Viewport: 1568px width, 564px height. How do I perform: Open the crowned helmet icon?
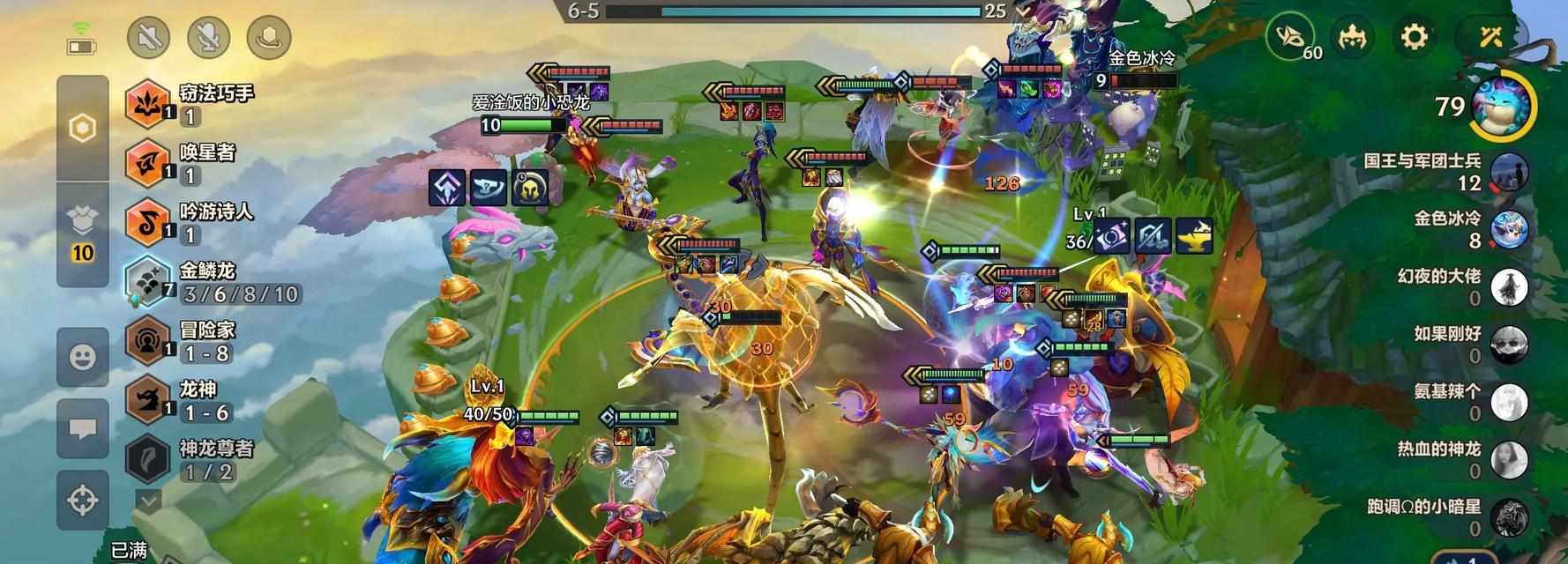tap(1352, 38)
